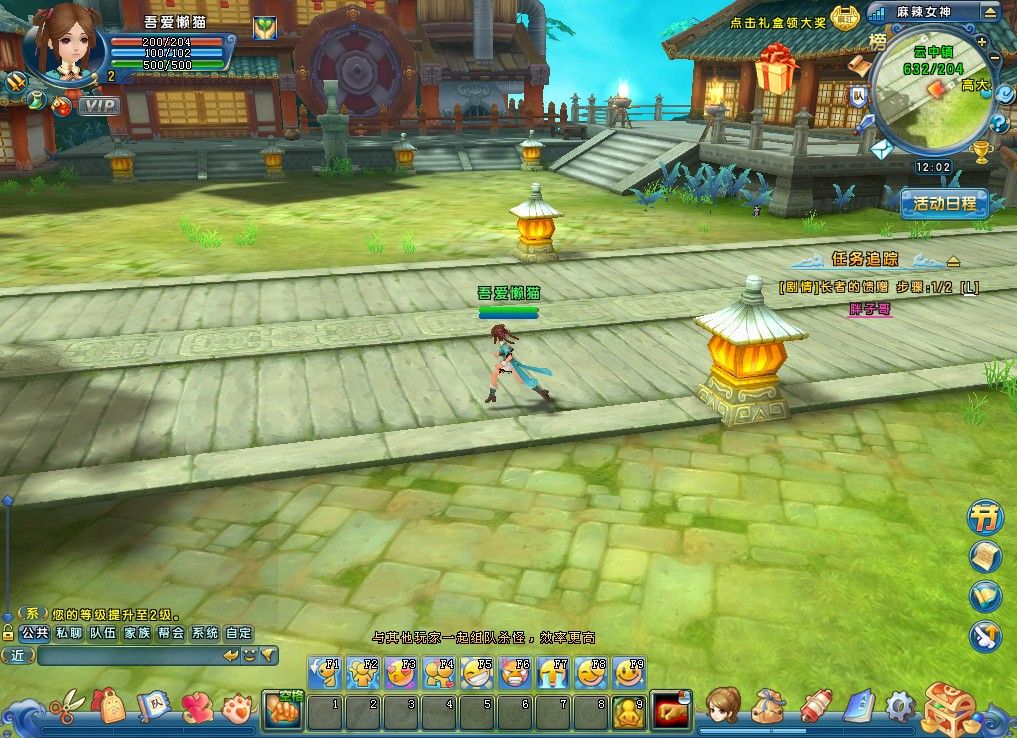This screenshot has height=738, width=1017.
Task: Switch chat to the 私聊 tab
Action: pyautogui.click(x=68, y=633)
